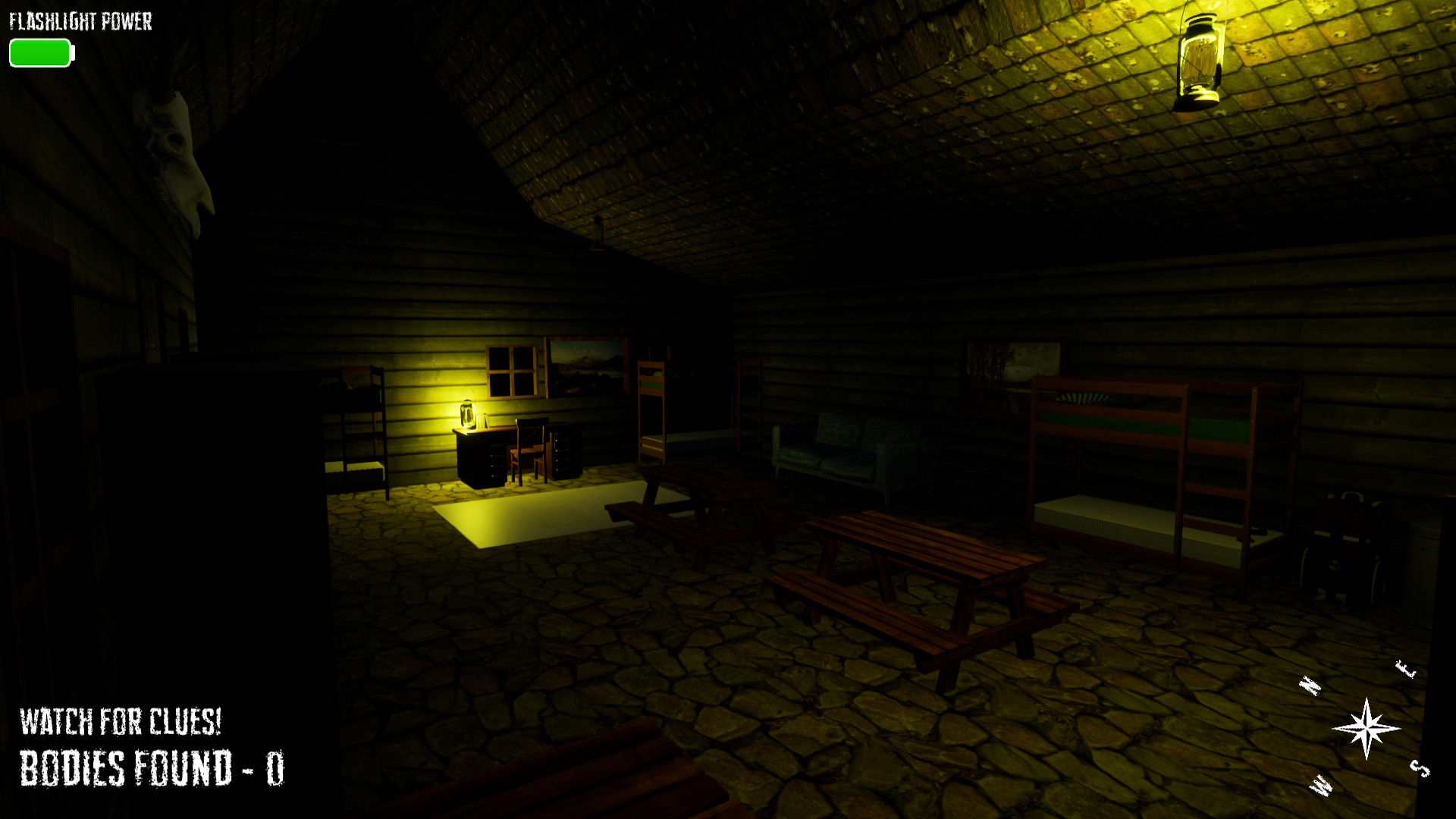Click the desk drawer handles
1456x819 pixels.
coord(563,451)
